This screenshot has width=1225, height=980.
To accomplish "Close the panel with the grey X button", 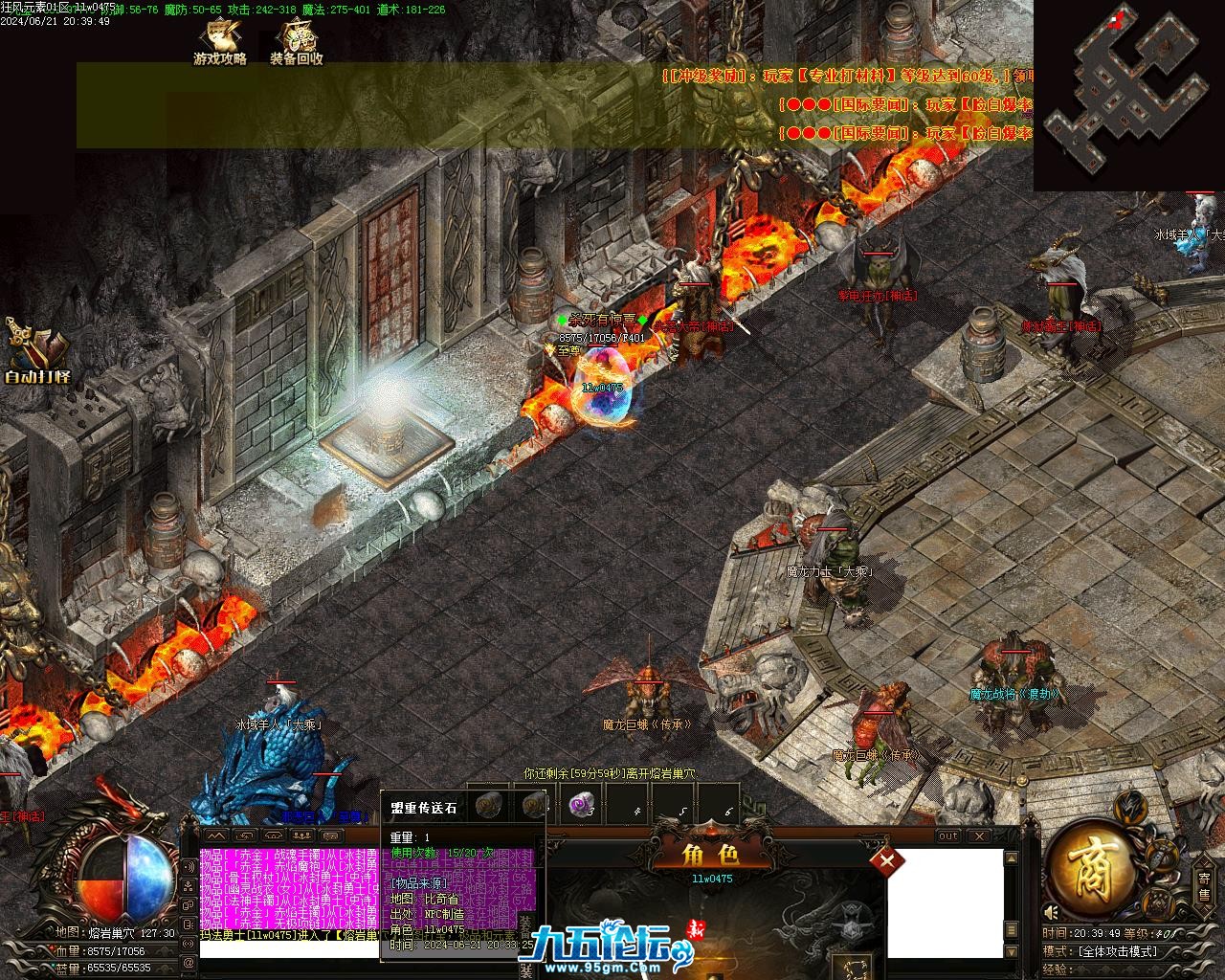I will [979, 835].
